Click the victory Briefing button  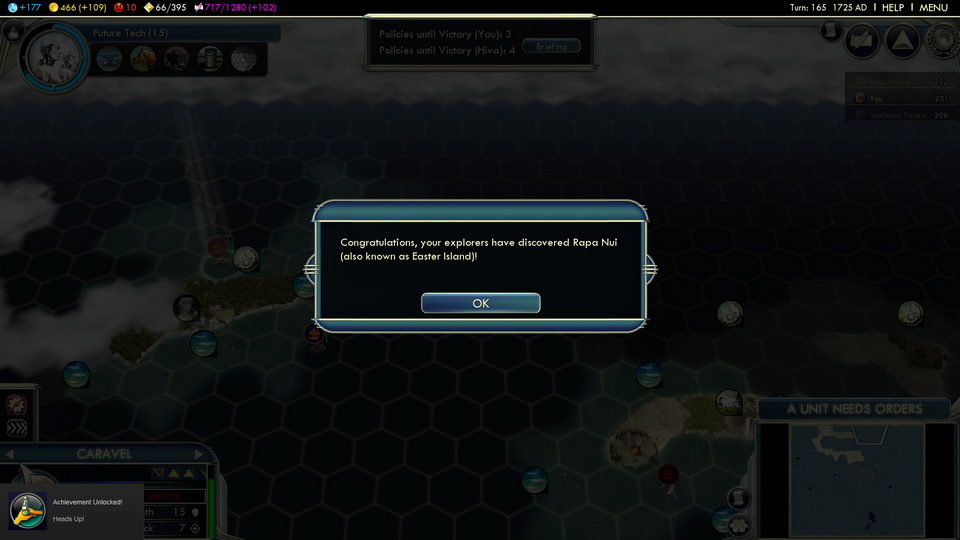click(x=551, y=46)
